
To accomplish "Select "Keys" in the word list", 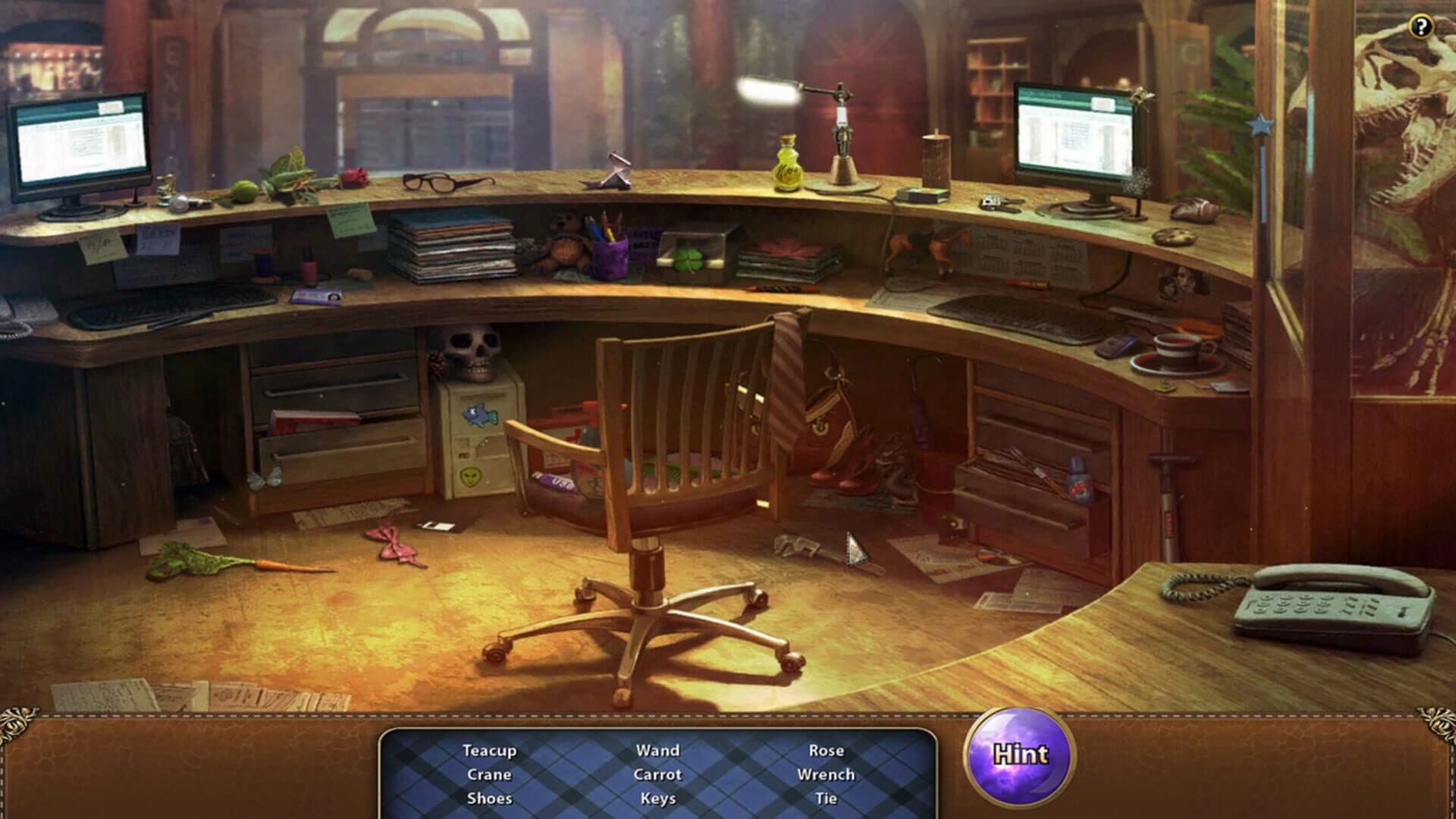I will tap(657, 798).
